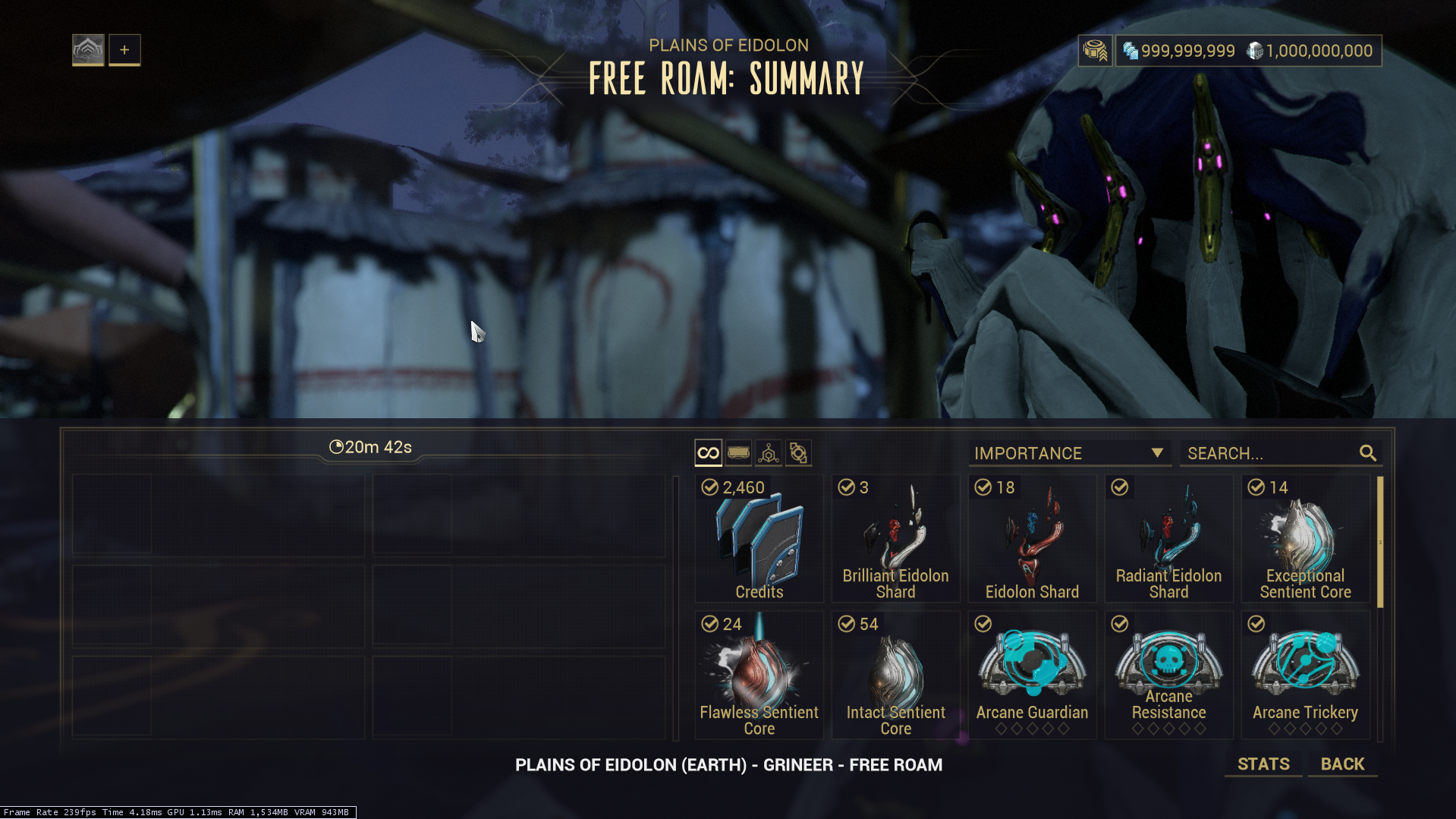Open the STATS view
The image size is (1456, 819).
(x=1263, y=764)
